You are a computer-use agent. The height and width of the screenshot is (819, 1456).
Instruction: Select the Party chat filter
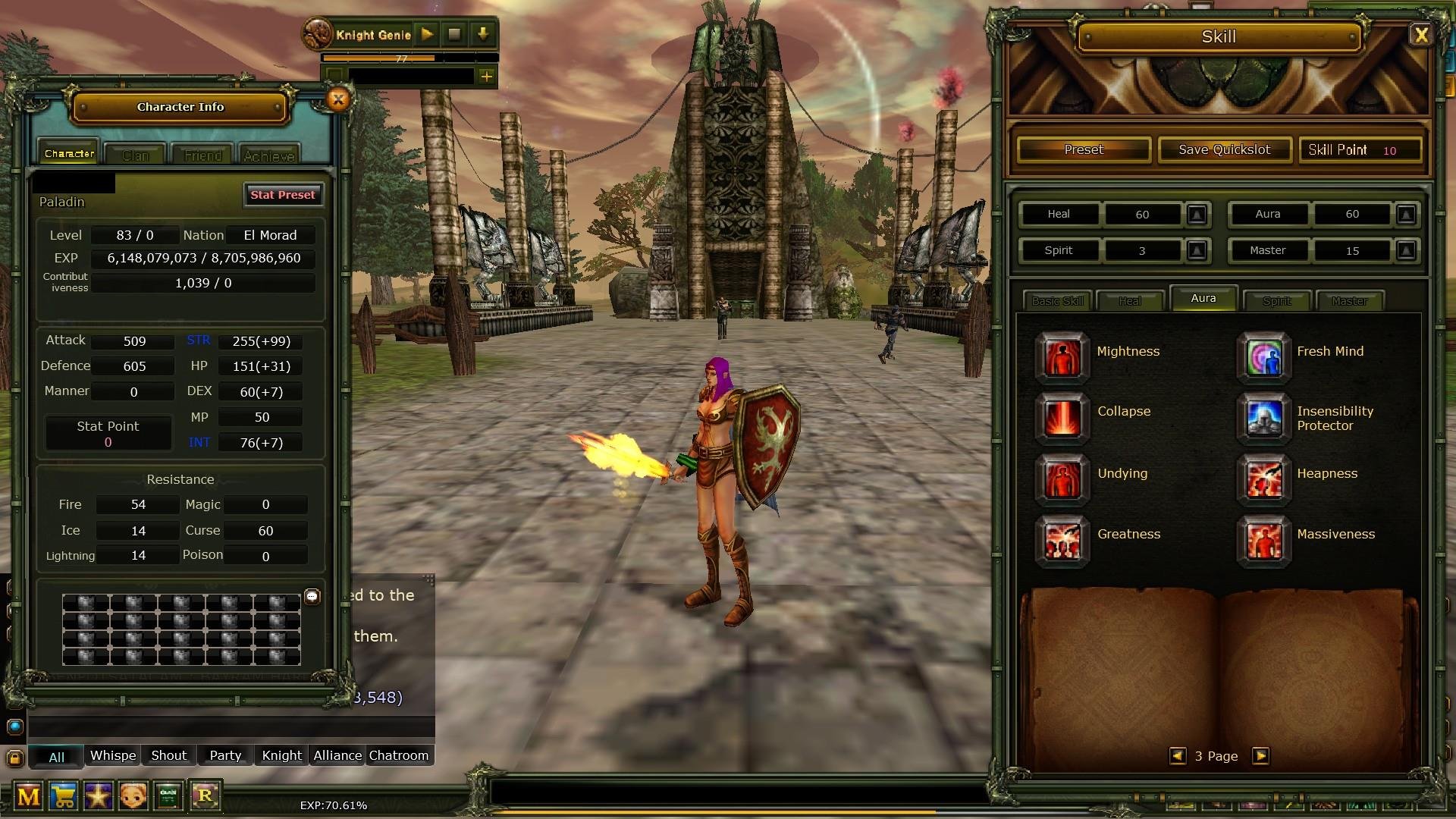click(x=224, y=755)
